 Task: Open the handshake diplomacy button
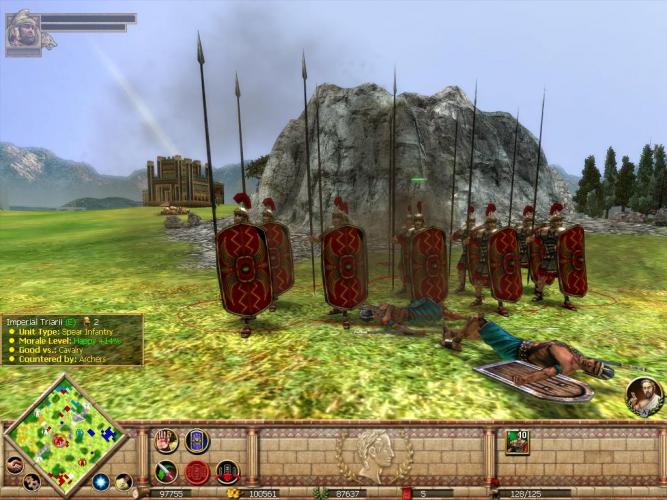click(14, 465)
